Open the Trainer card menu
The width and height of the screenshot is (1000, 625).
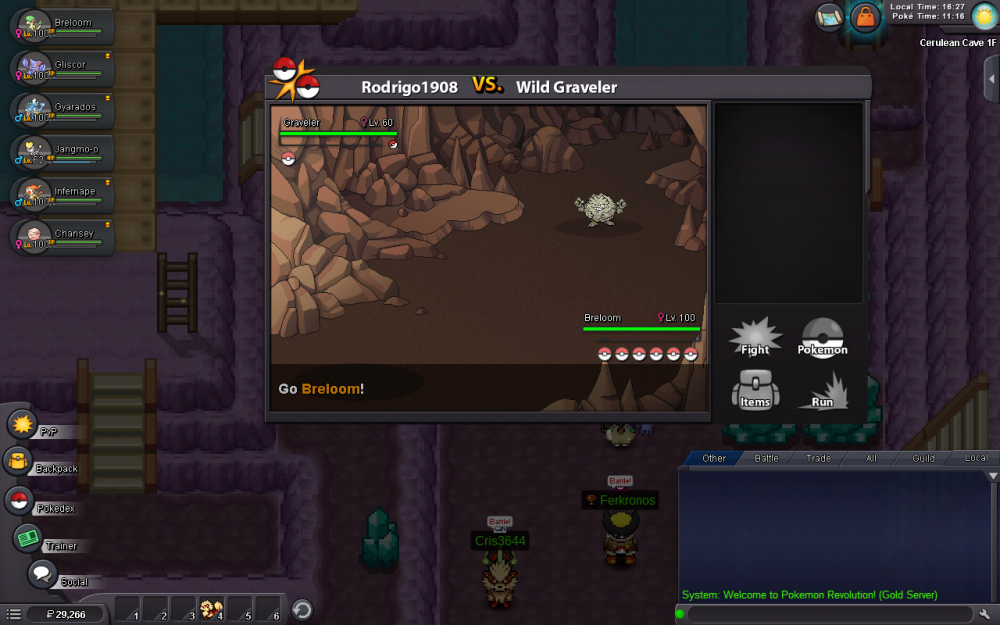27,539
